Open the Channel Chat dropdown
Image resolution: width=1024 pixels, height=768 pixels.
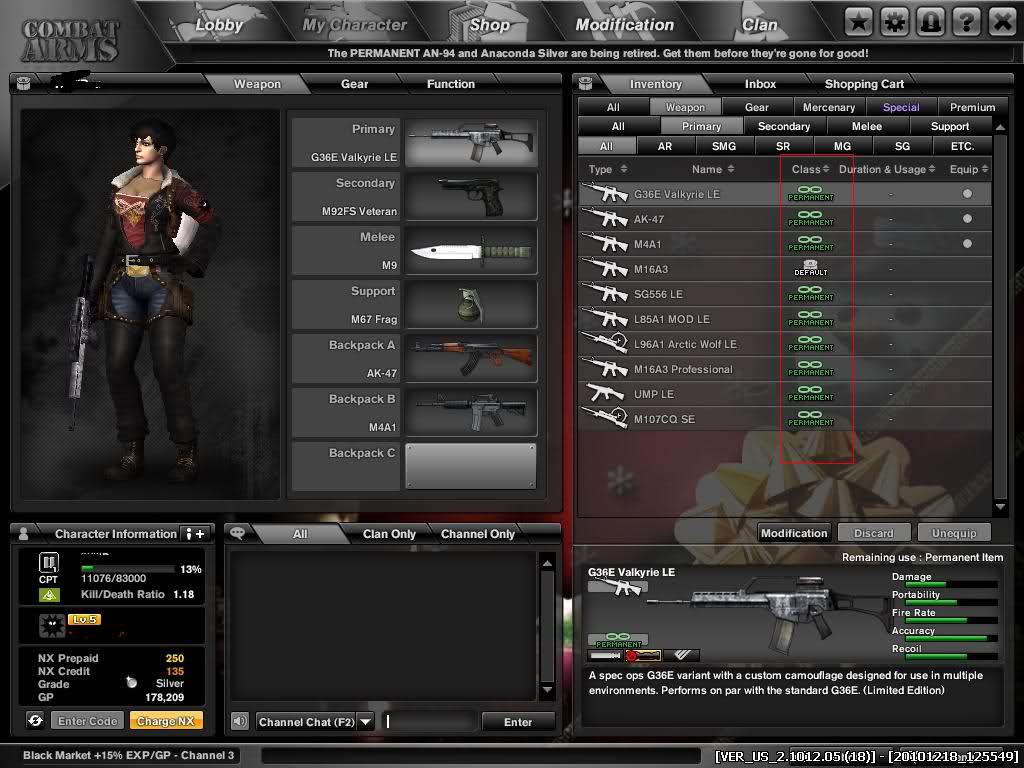[365, 722]
